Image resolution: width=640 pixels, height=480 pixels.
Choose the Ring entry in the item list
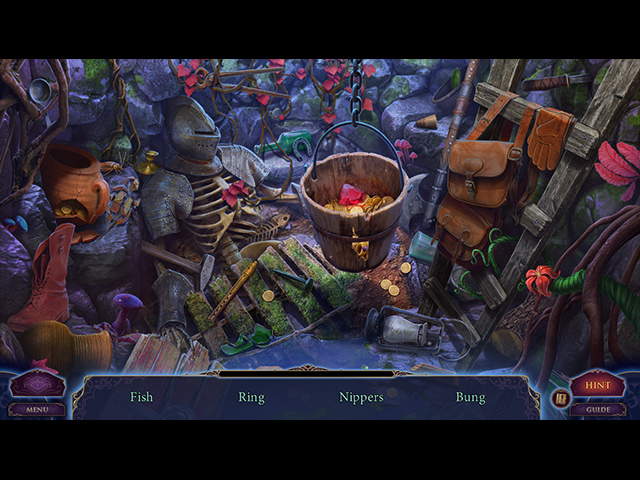[x=251, y=397]
